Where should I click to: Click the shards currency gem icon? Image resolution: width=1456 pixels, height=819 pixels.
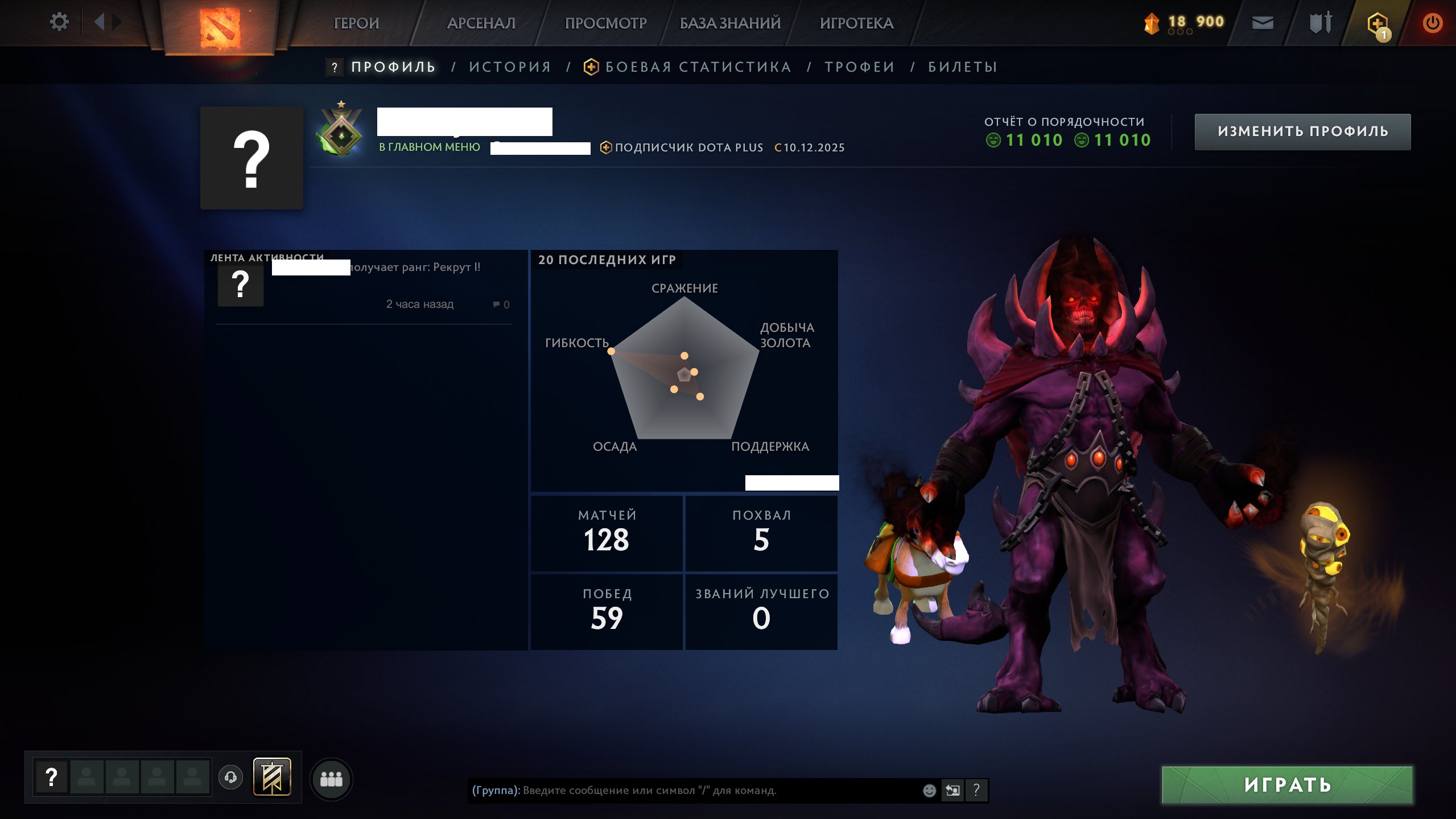[1152, 22]
